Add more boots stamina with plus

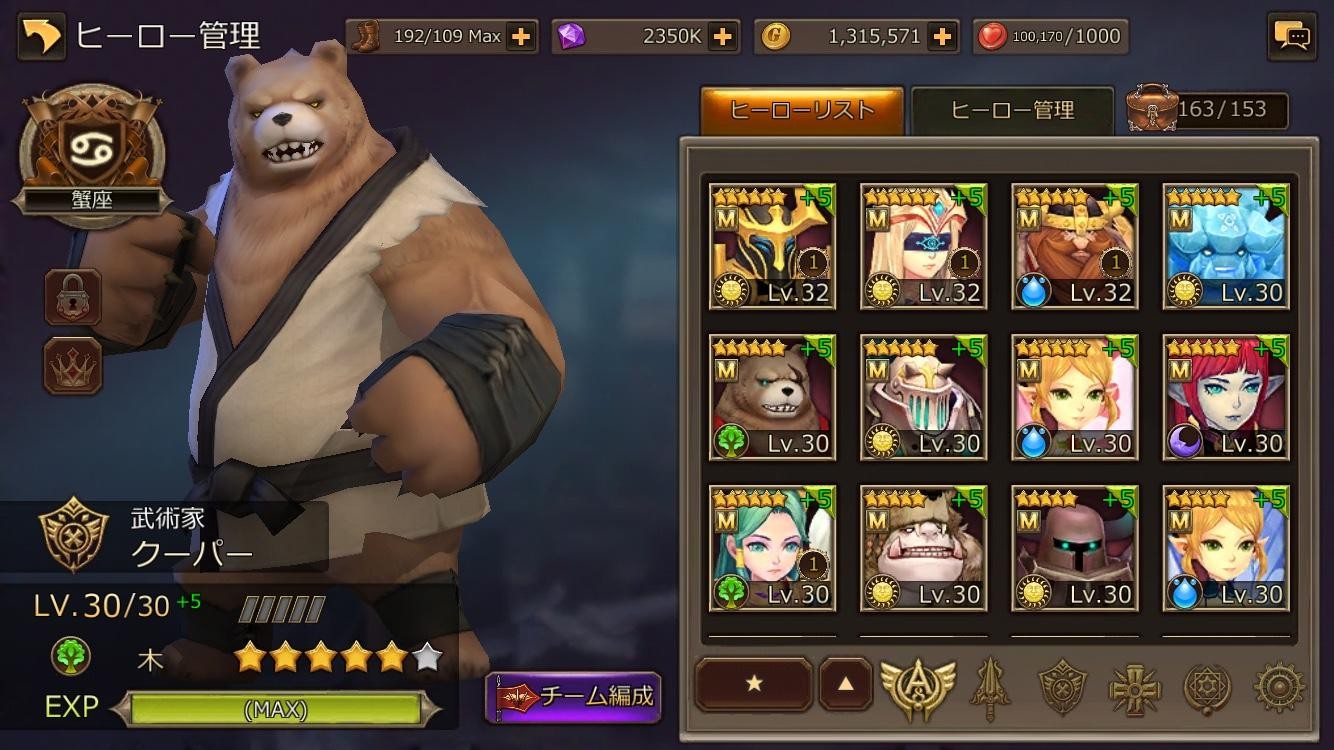pyautogui.click(x=520, y=37)
